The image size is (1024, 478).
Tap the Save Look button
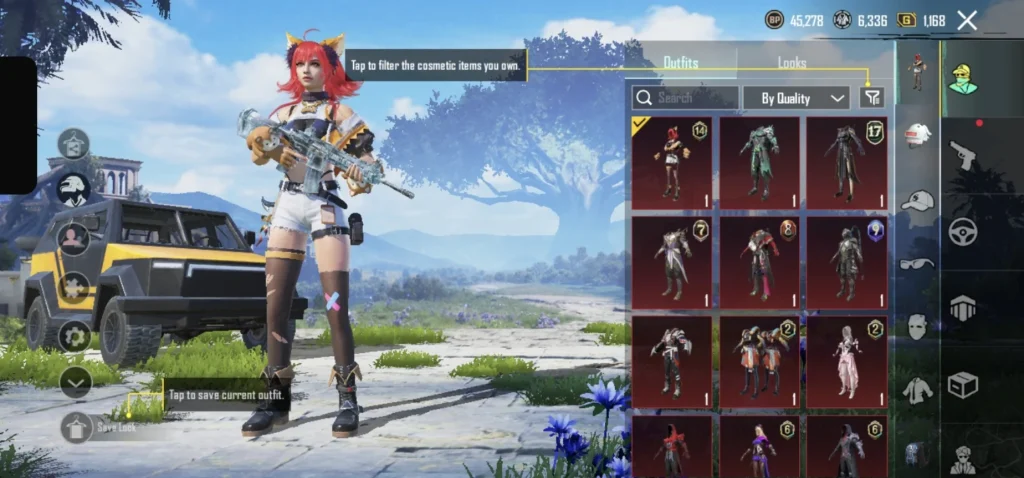76,427
